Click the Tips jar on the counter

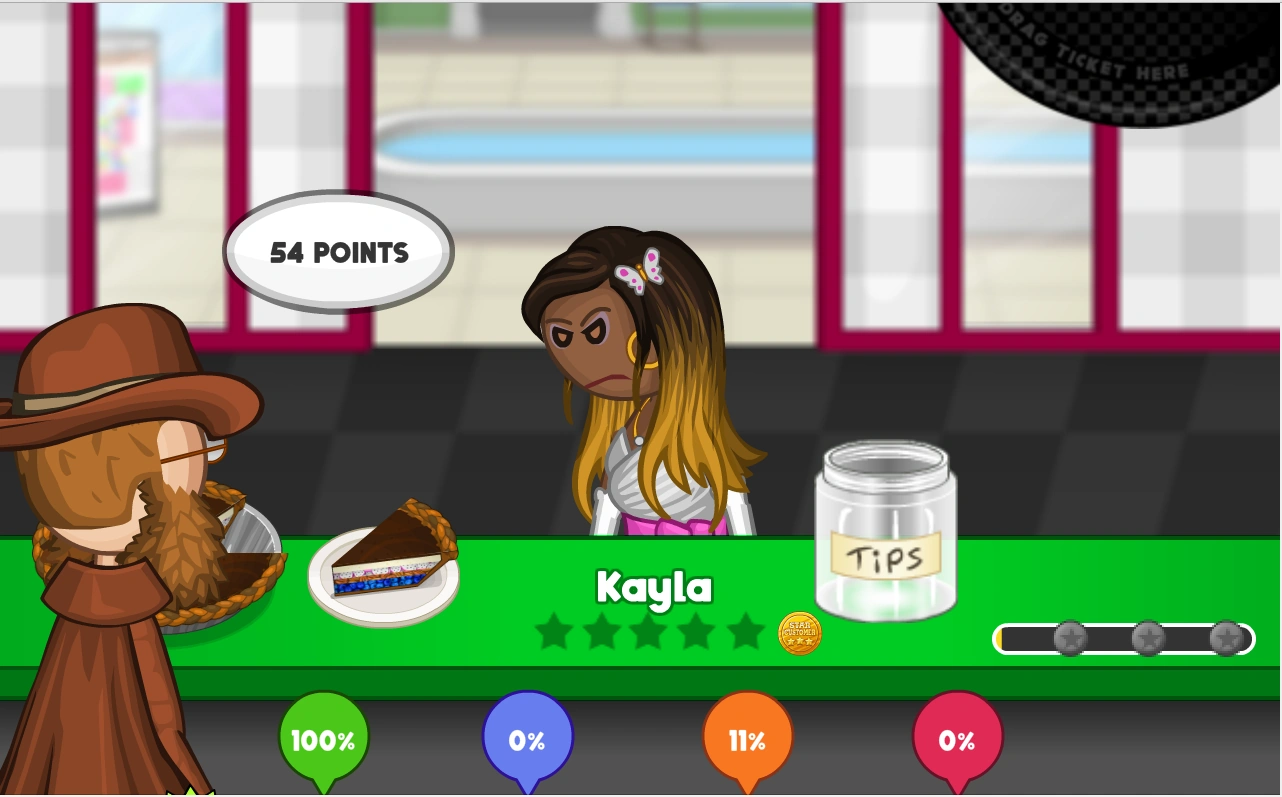click(x=884, y=535)
